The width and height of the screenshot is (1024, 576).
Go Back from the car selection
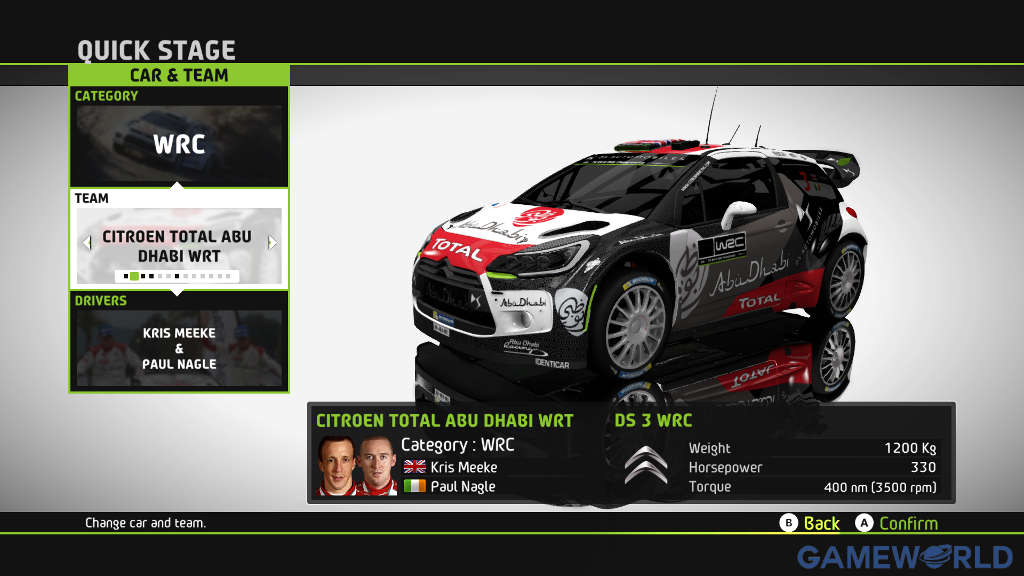pyautogui.click(x=810, y=523)
